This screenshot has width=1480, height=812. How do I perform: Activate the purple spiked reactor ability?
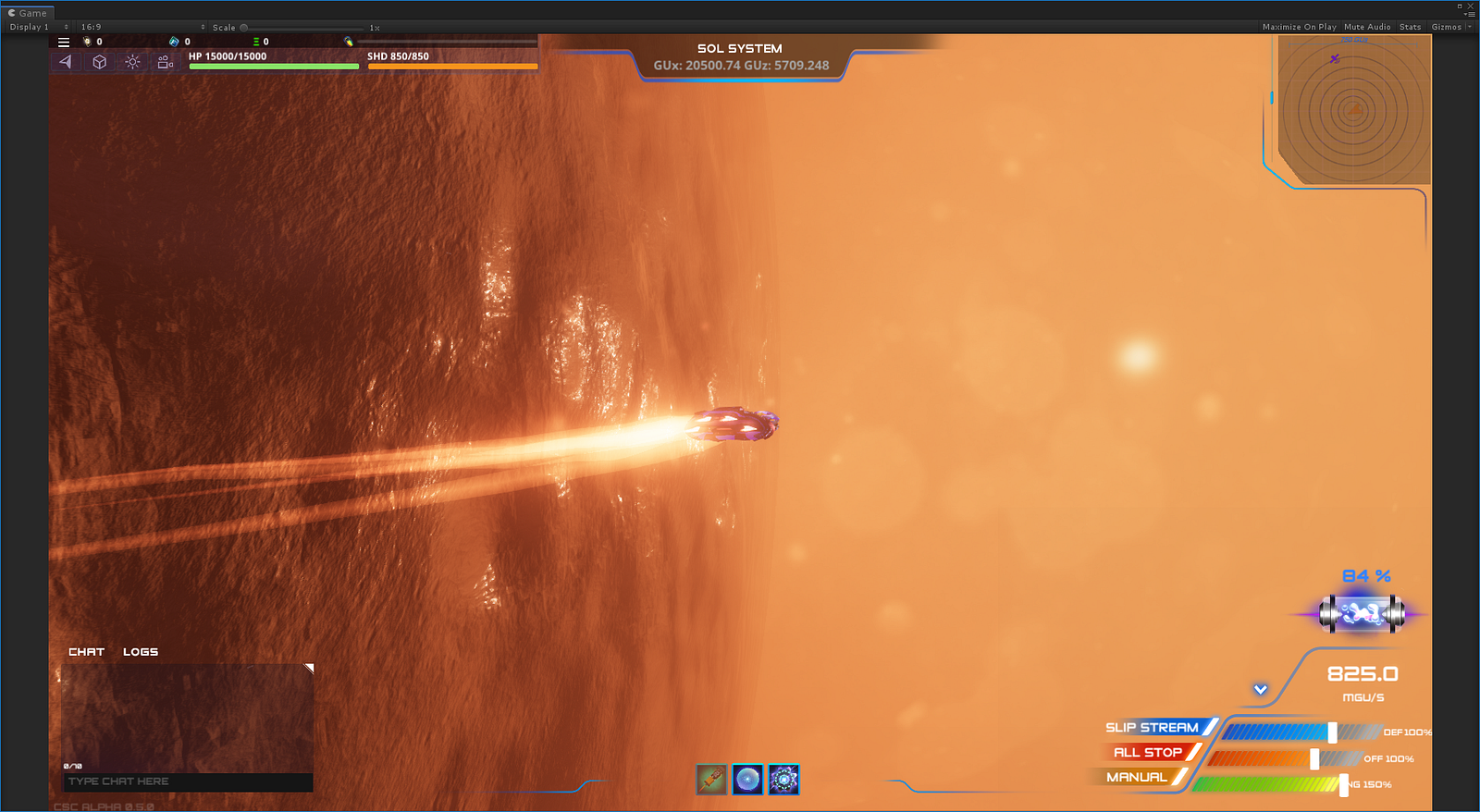(x=783, y=780)
